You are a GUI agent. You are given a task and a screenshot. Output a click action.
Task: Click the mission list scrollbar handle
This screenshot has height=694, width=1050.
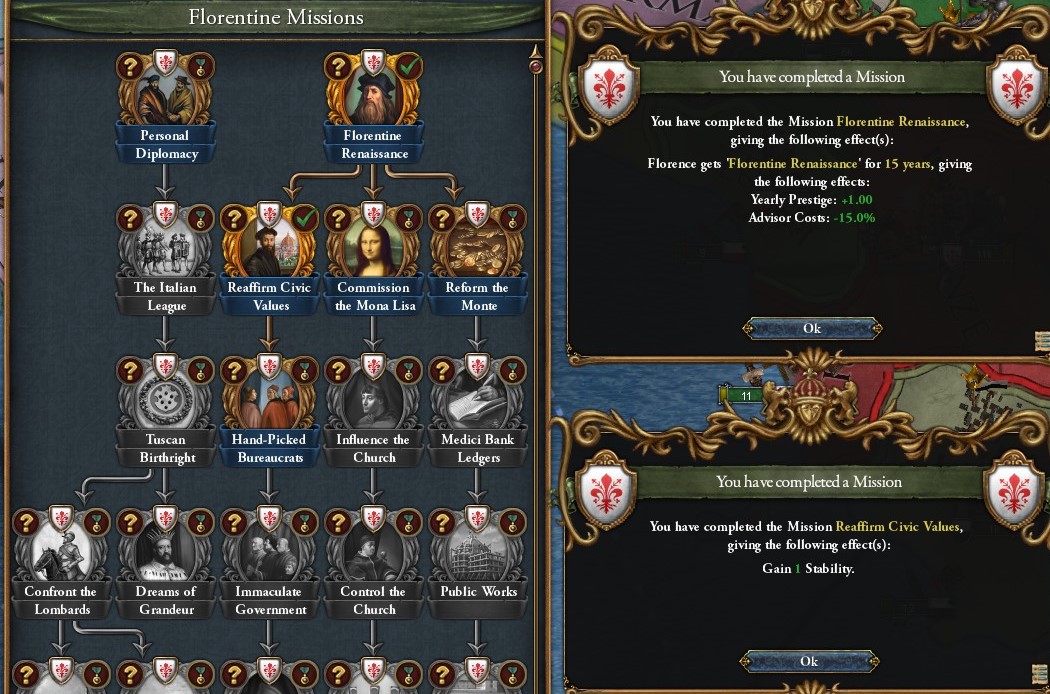(536, 66)
